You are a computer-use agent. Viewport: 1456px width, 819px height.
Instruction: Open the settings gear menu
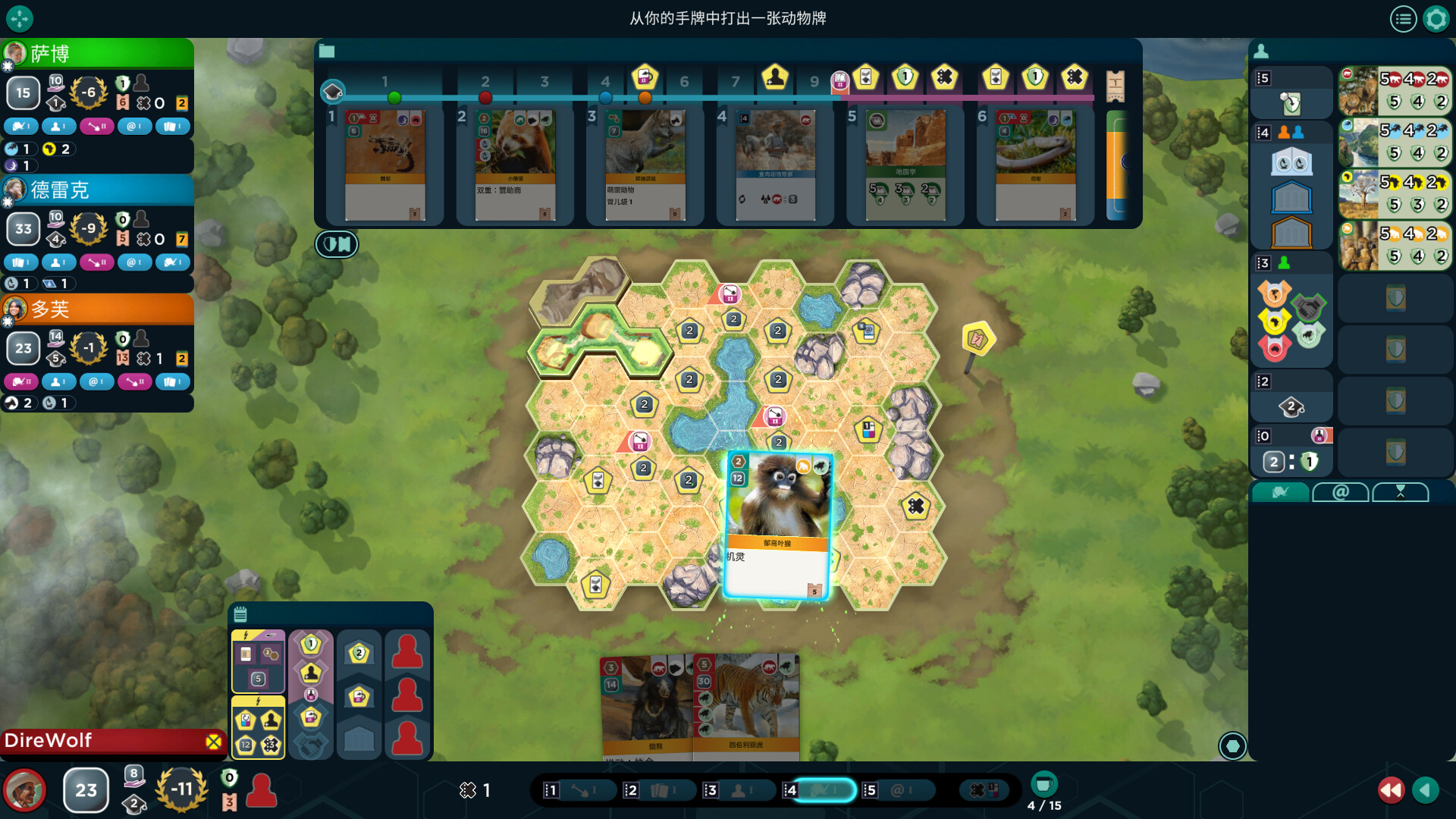(1436, 19)
